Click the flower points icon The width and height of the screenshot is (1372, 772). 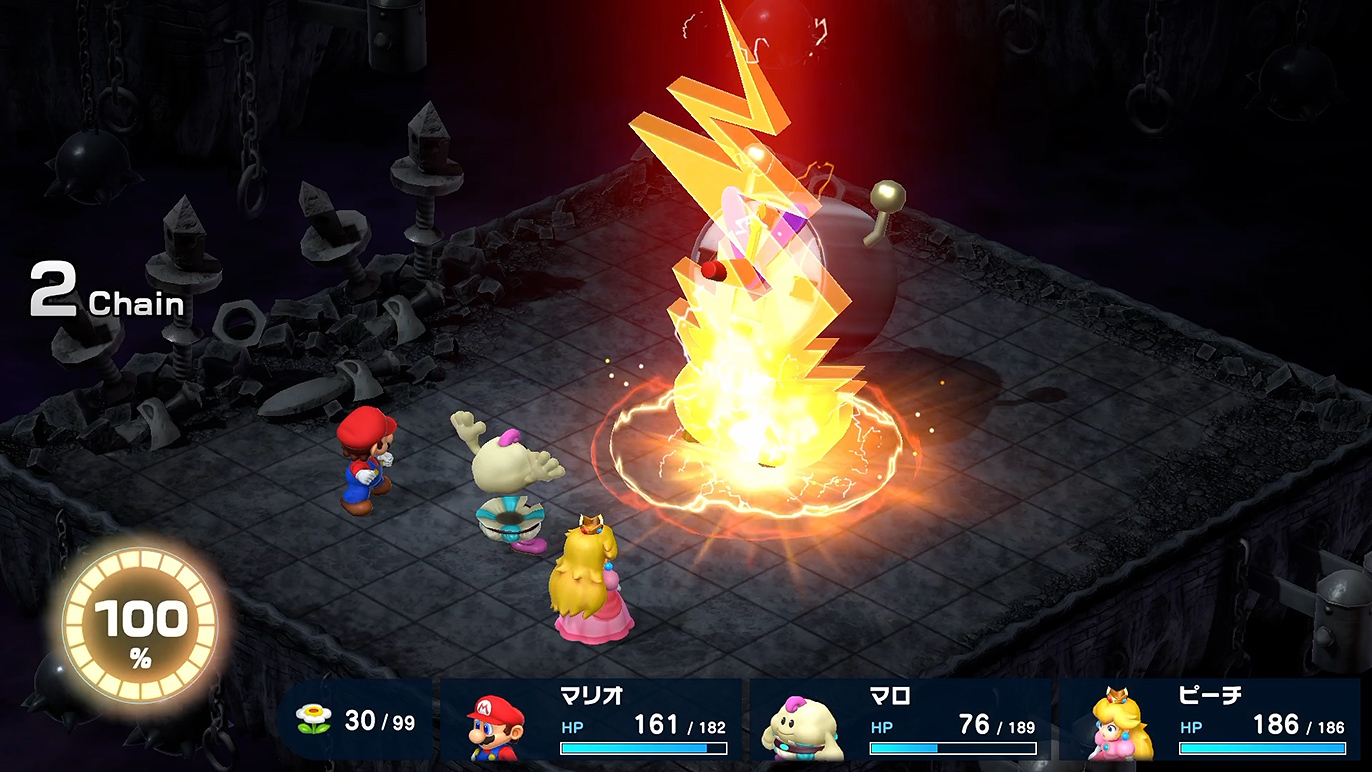[313, 721]
